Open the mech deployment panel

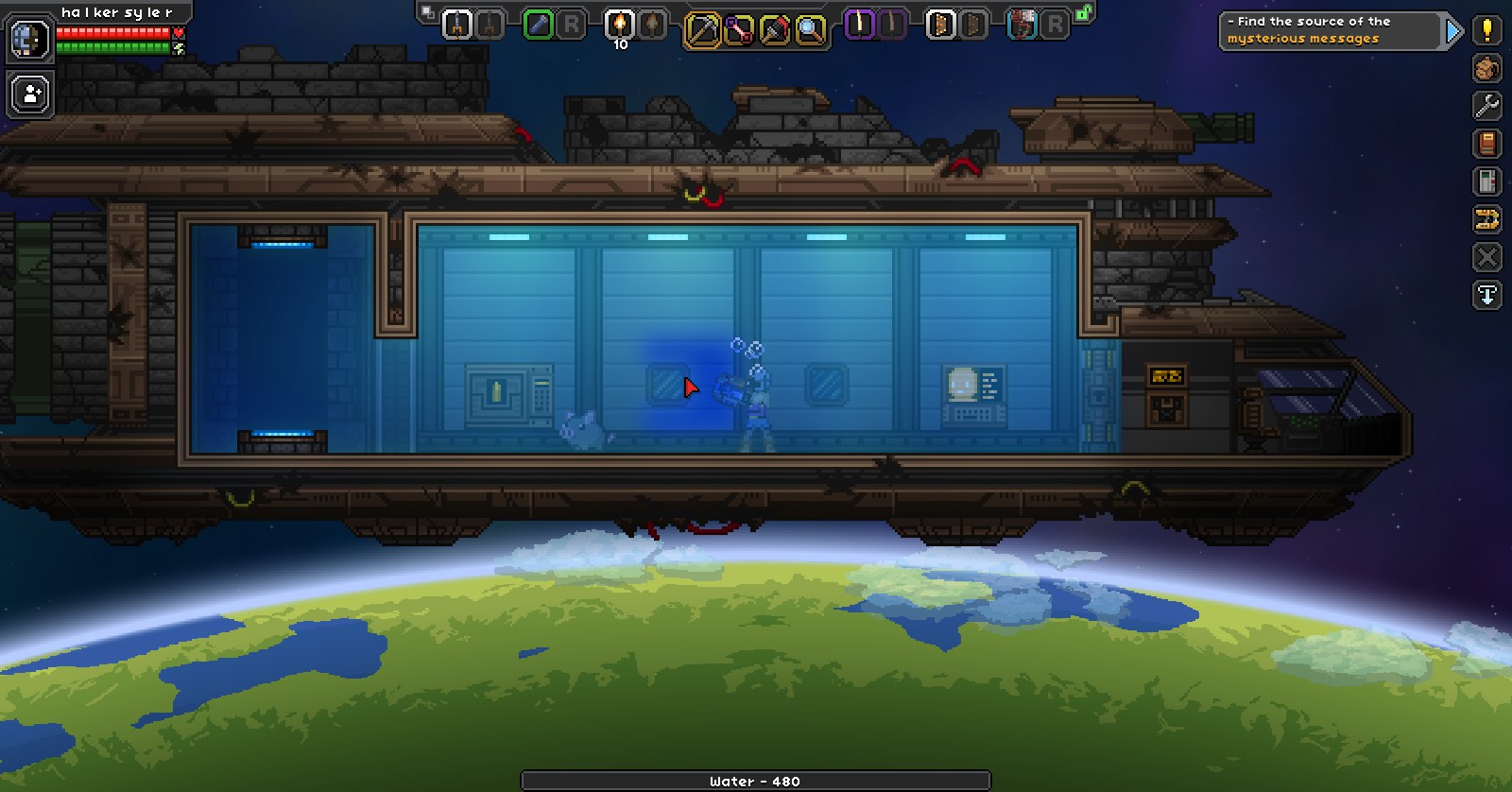tap(1486, 220)
